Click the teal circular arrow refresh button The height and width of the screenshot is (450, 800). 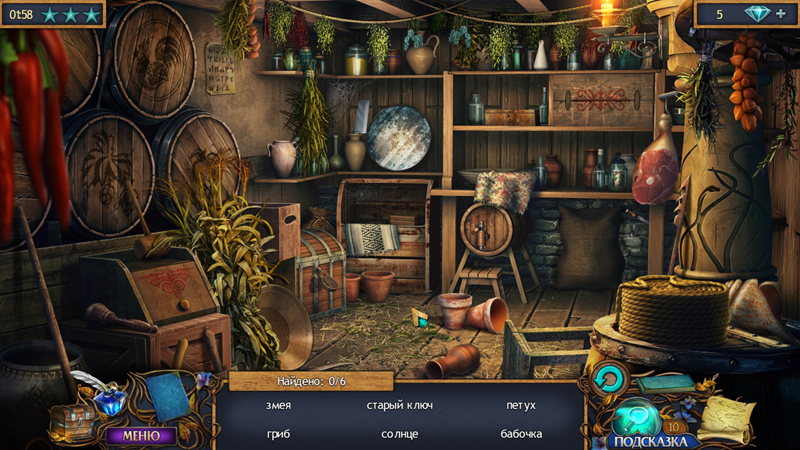[607, 378]
